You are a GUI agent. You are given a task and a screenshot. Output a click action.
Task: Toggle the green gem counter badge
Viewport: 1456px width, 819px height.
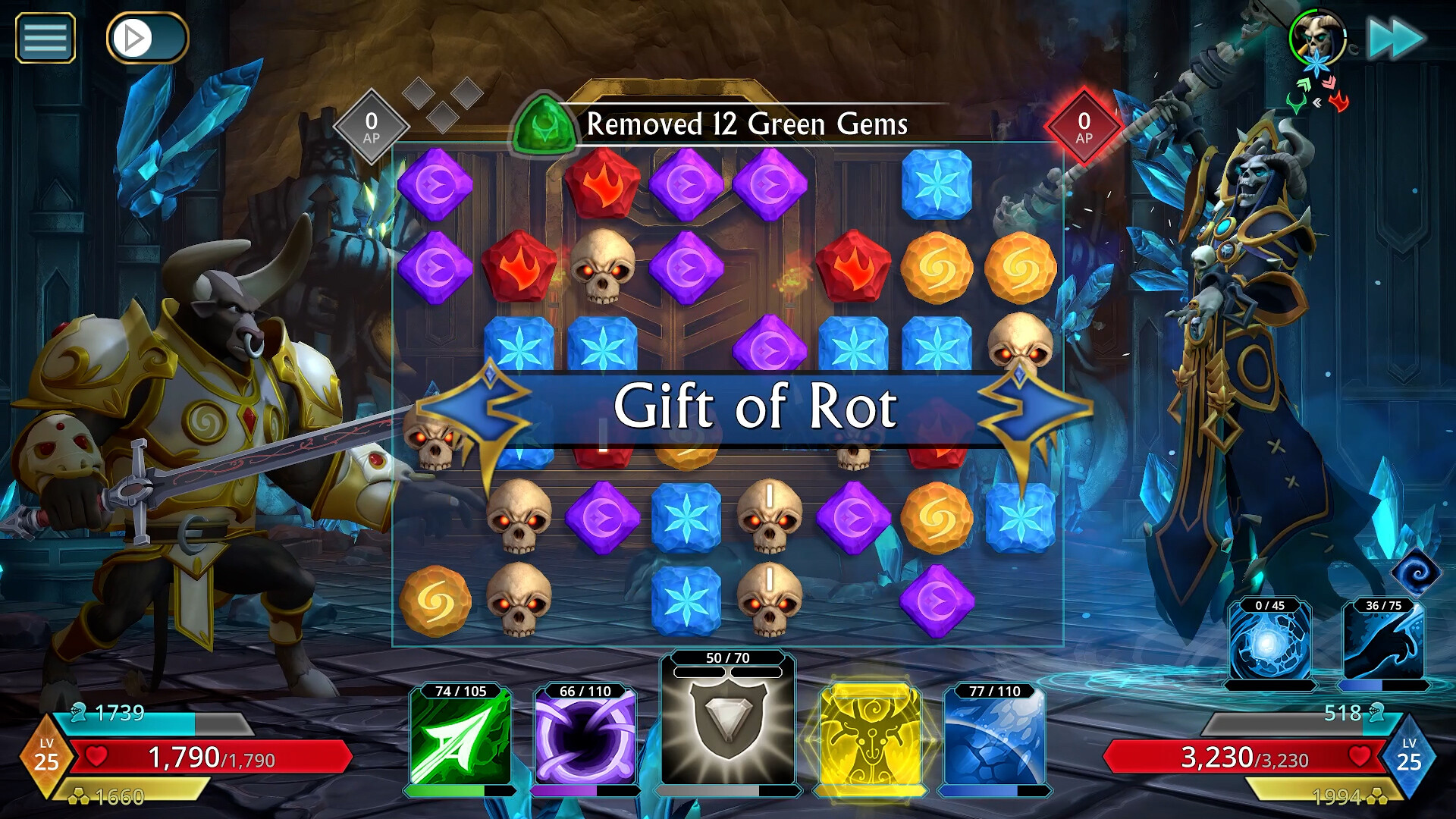coord(540,124)
